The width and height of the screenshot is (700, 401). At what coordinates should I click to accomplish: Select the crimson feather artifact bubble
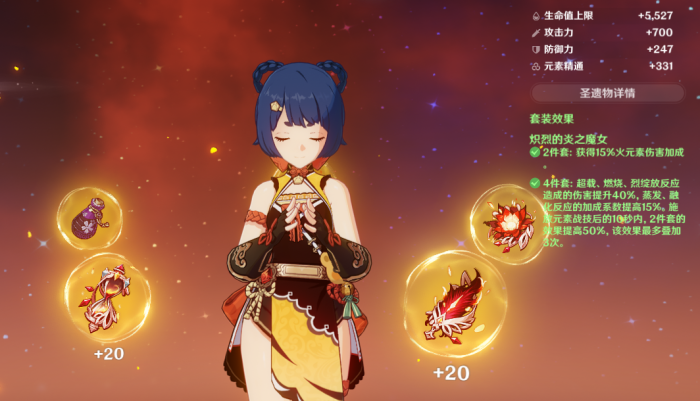click(x=455, y=304)
